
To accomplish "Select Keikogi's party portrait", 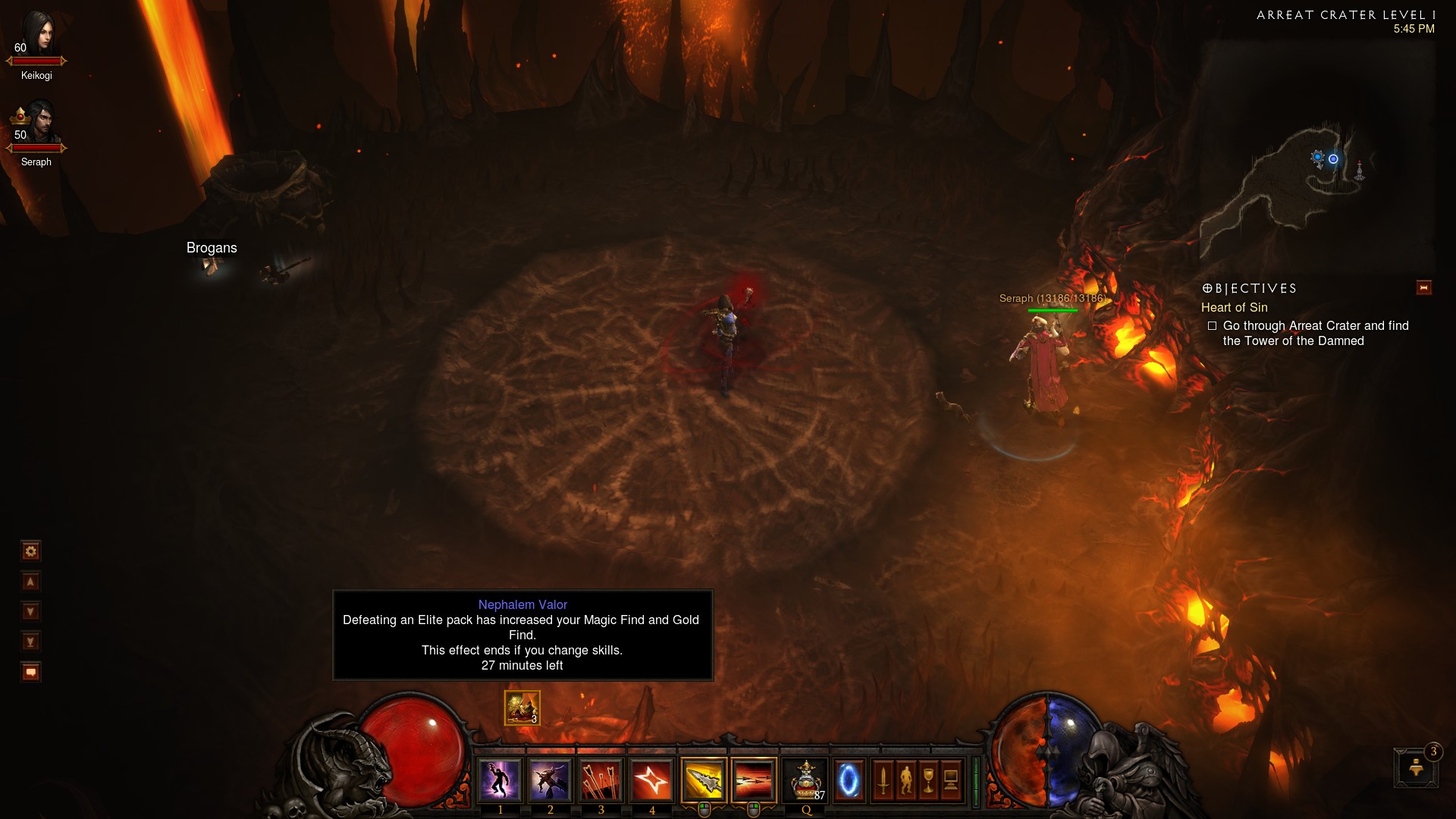I will pyautogui.click(x=36, y=38).
